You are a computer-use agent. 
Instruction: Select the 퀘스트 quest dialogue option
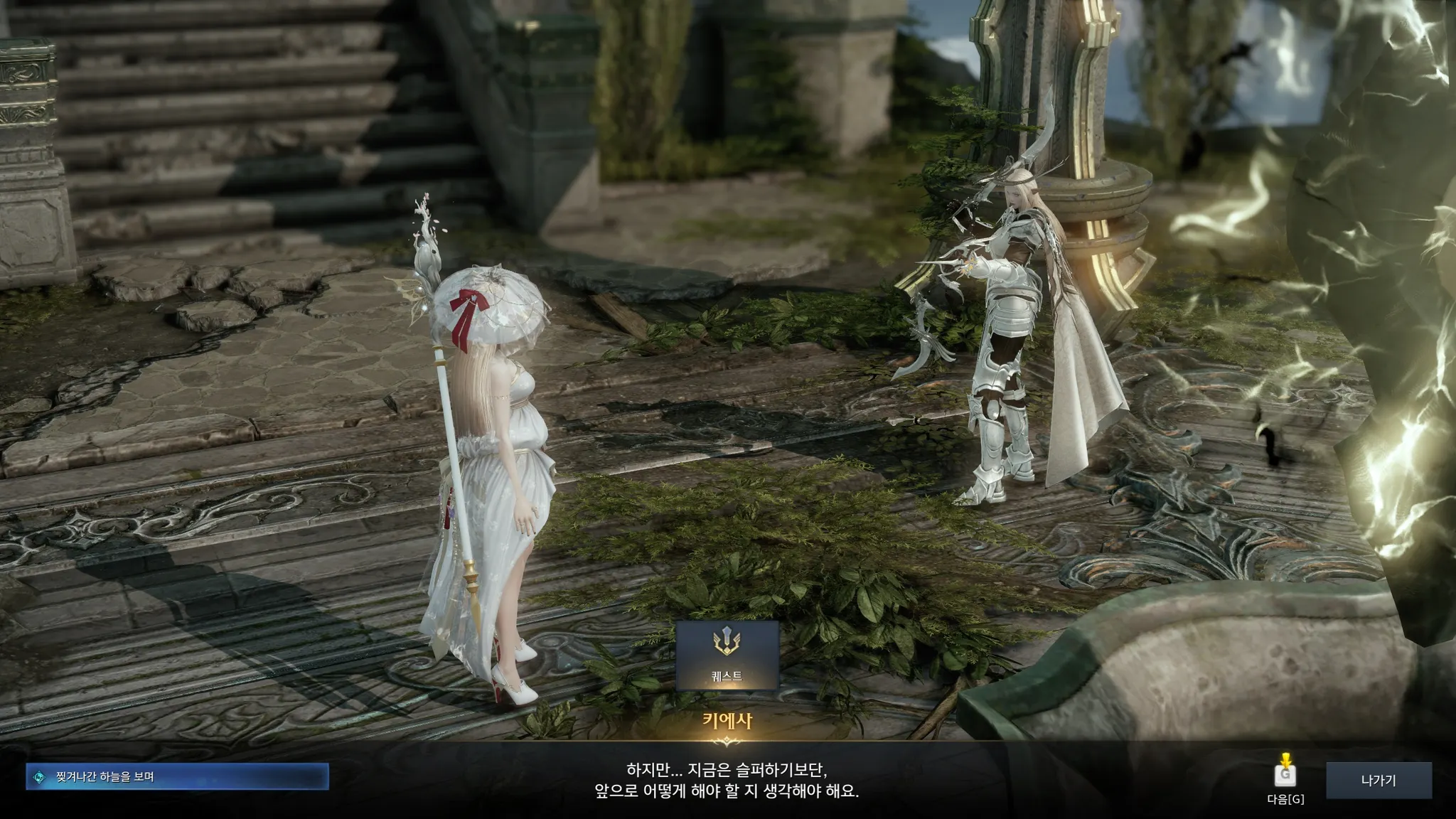[x=727, y=655]
